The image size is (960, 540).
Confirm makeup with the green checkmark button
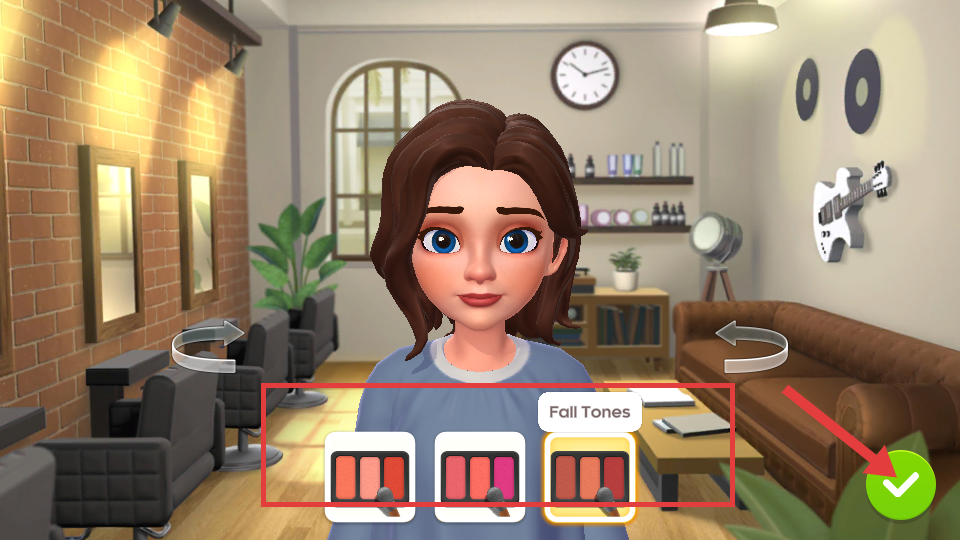point(900,484)
